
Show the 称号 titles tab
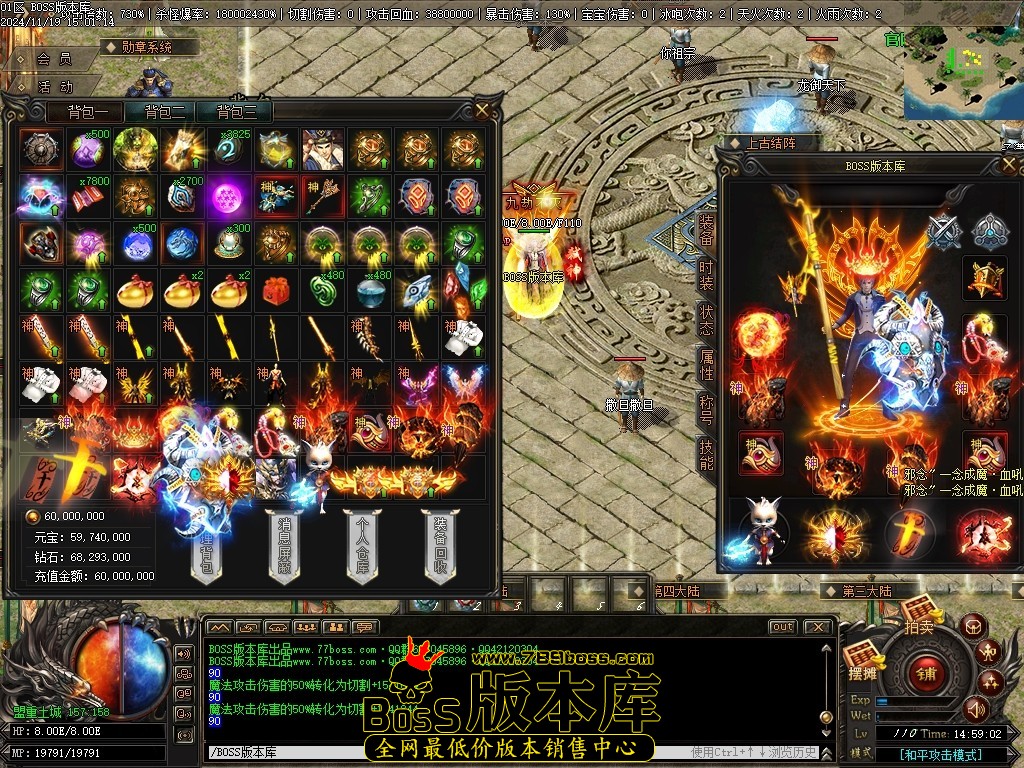(706, 410)
